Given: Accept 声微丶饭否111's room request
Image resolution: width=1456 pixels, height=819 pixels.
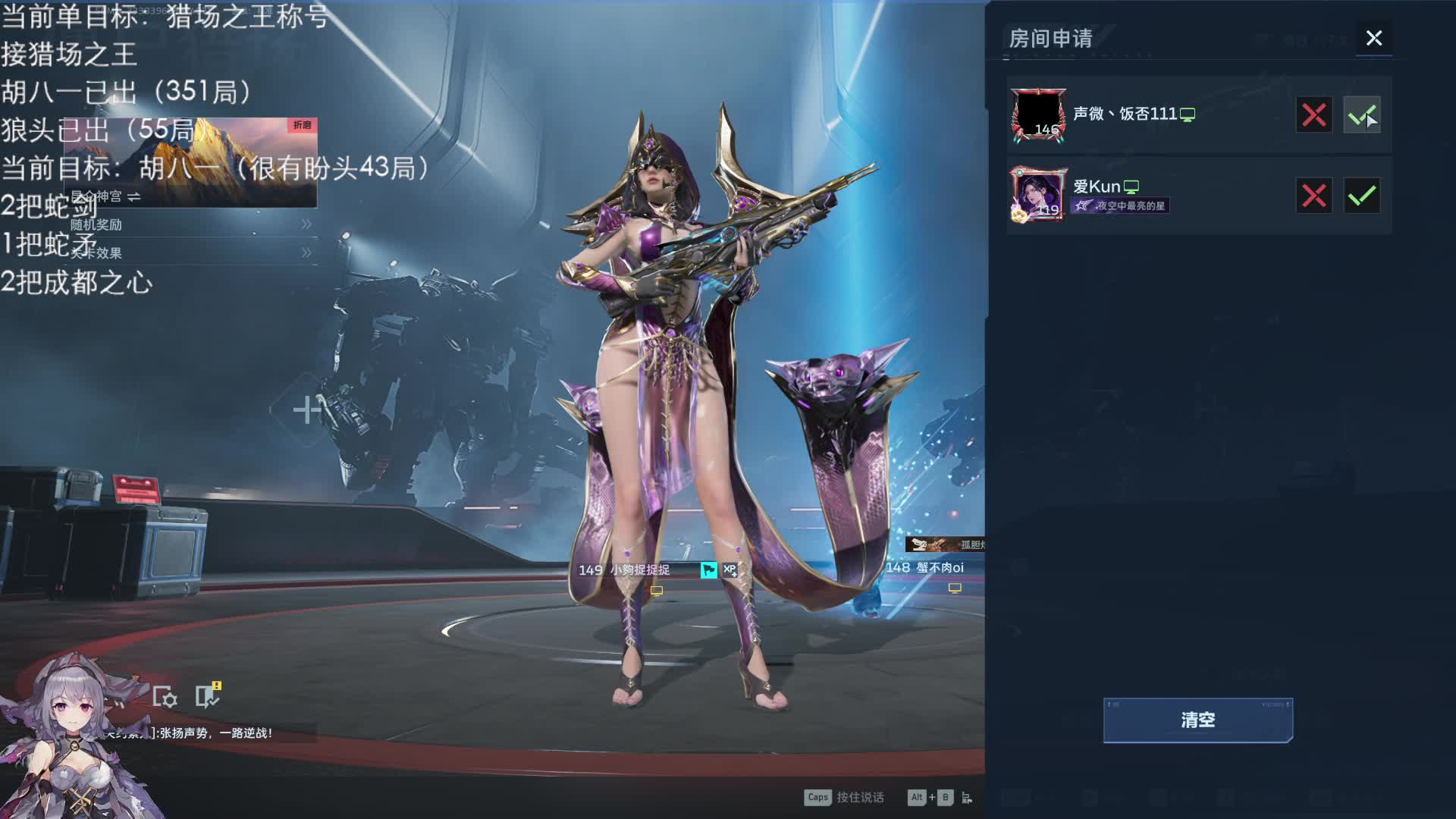Looking at the screenshot, I should (x=1361, y=115).
